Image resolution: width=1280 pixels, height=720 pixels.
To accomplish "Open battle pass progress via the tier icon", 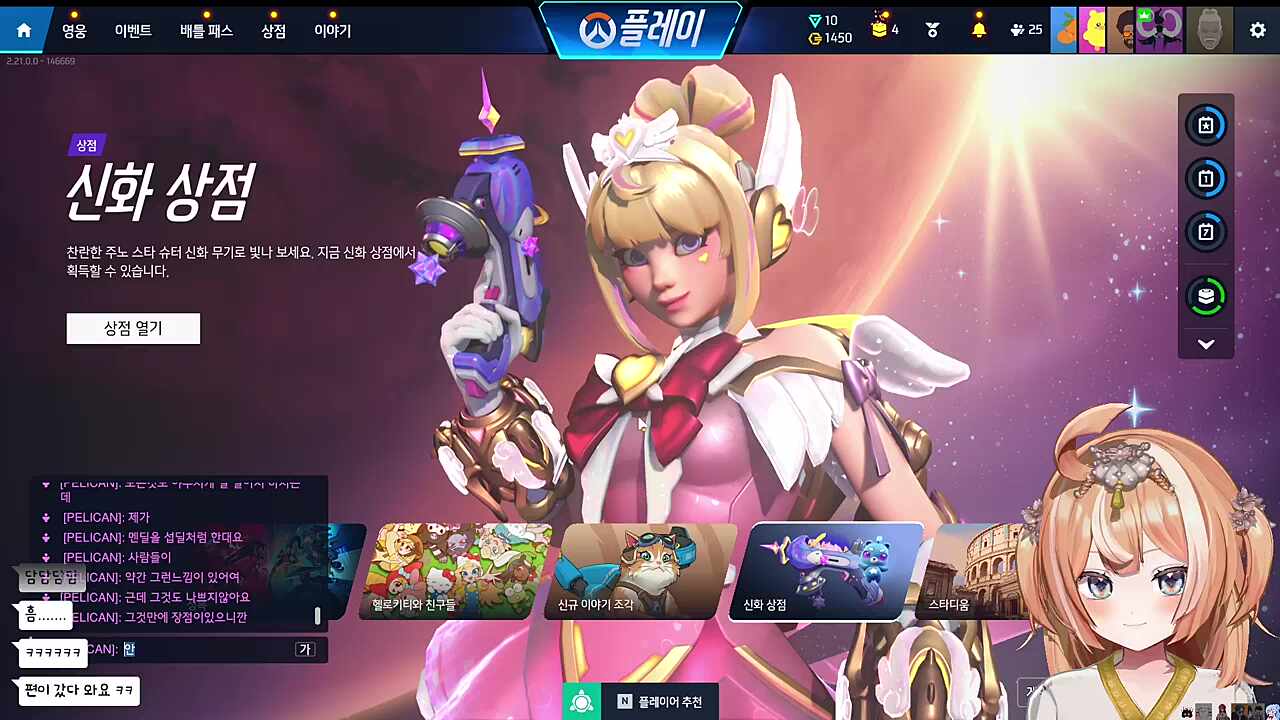I will tap(1206, 296).
